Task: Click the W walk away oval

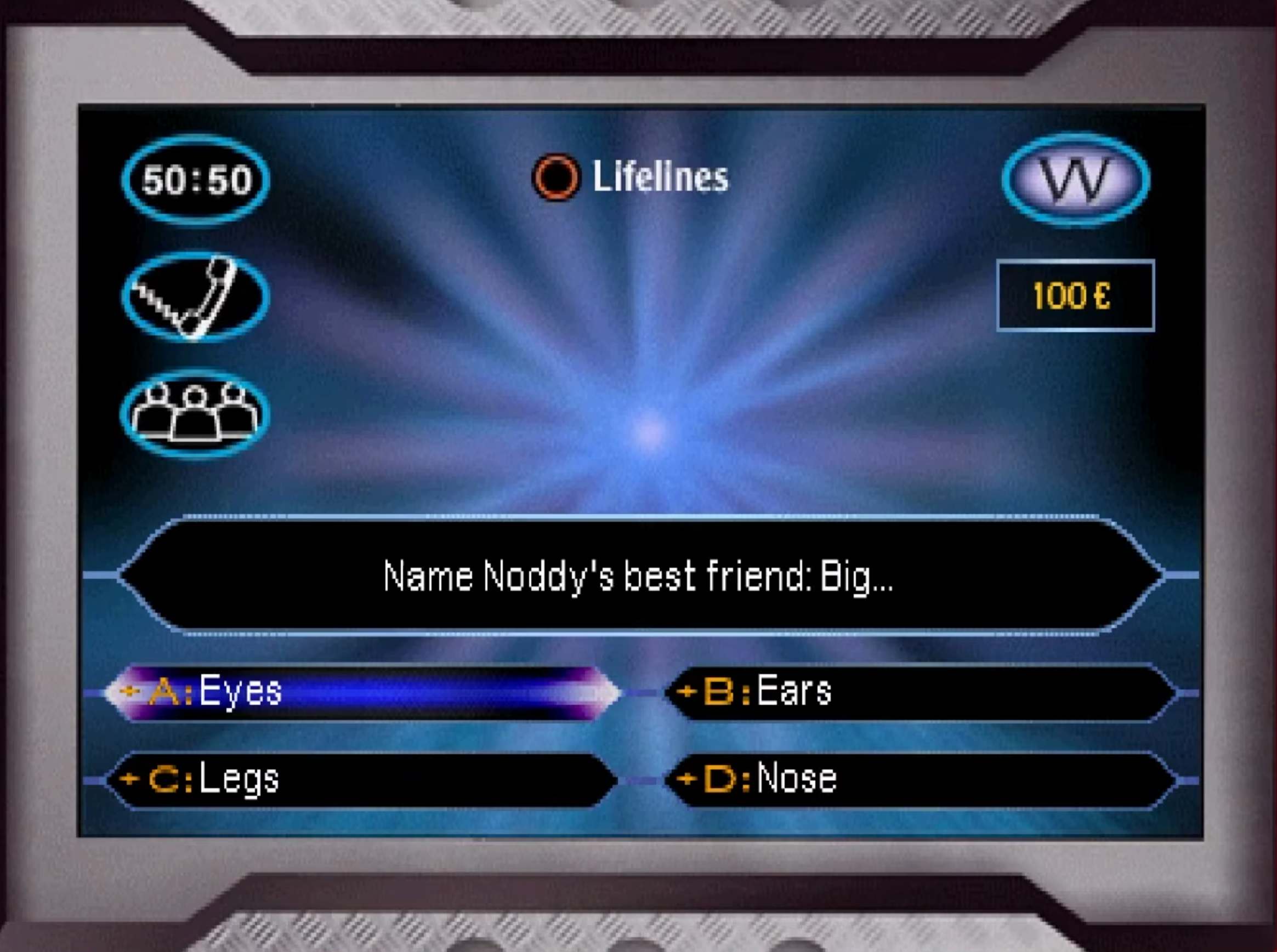Action: (x=1076, y=180)
